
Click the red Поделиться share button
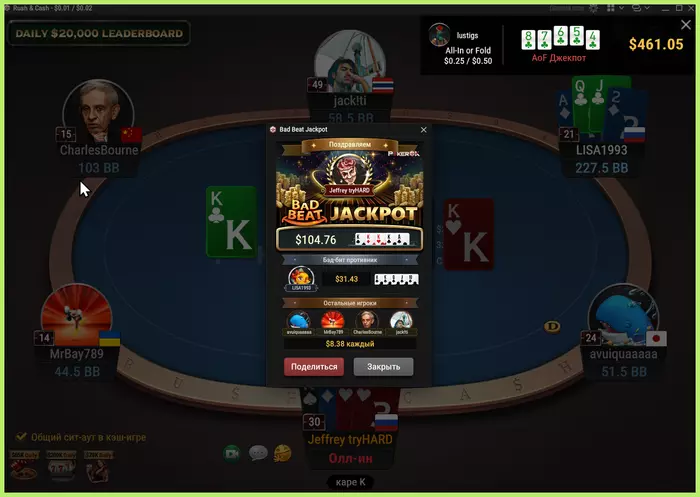(x=313, y=367)
